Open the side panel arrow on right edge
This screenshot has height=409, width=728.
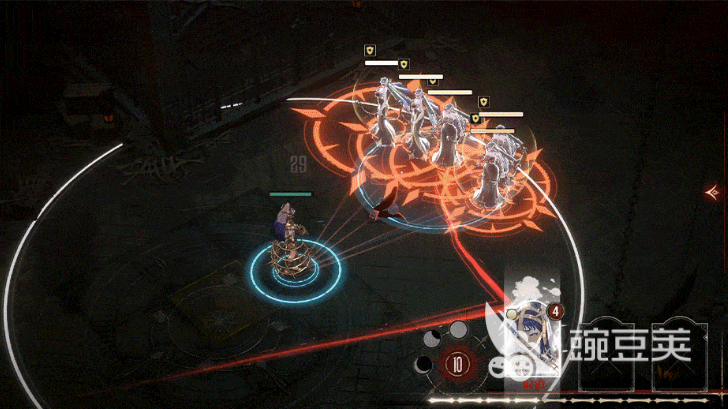click(x=713, y=190)
